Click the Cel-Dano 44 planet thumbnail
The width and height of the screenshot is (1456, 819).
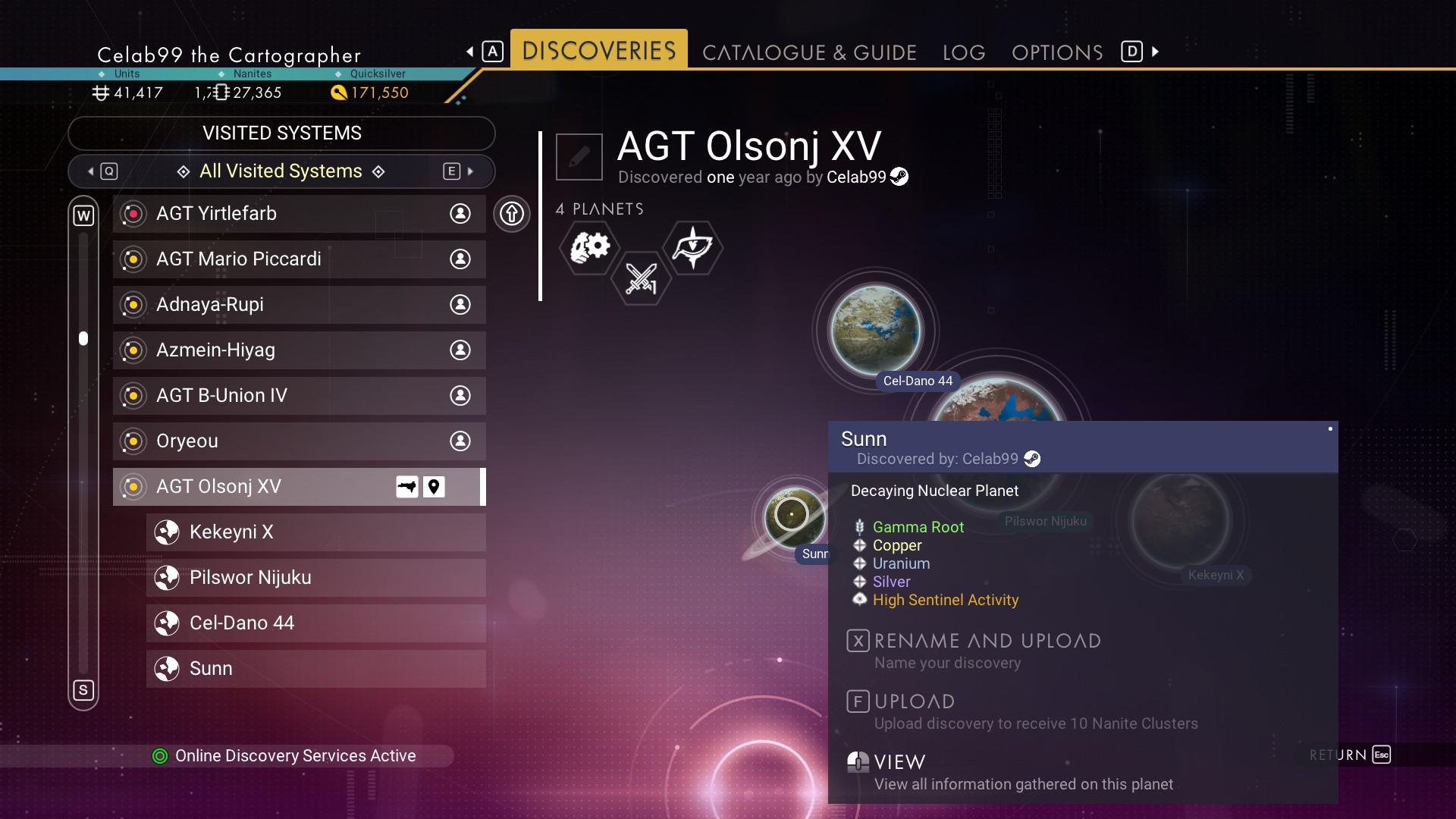[876, 331]
